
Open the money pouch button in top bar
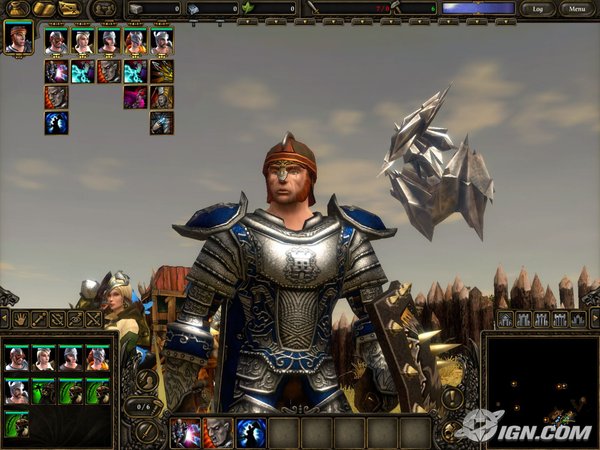18,9
